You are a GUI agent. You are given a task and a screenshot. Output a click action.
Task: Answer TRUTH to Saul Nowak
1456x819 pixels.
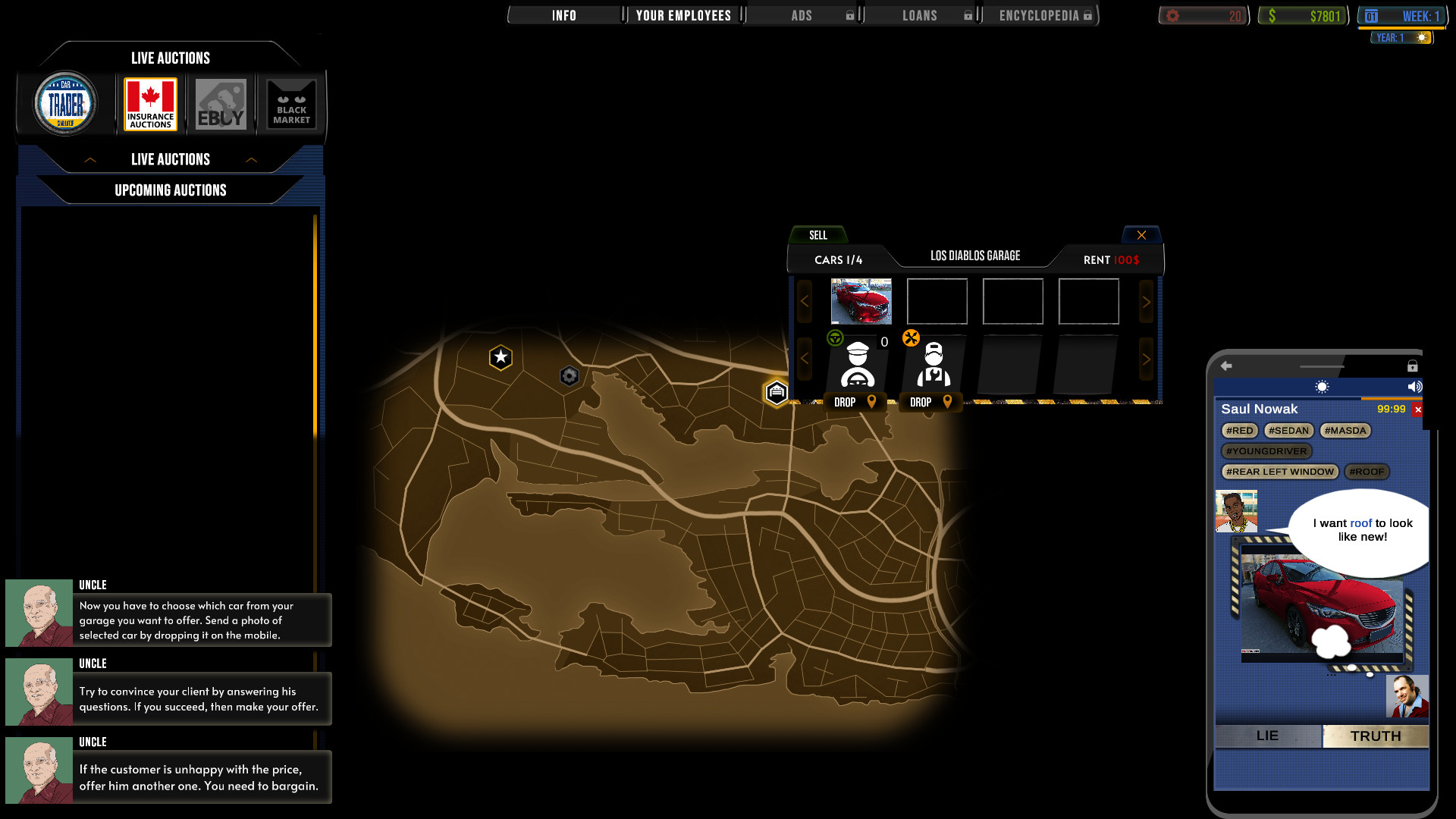coord(1375,736)
